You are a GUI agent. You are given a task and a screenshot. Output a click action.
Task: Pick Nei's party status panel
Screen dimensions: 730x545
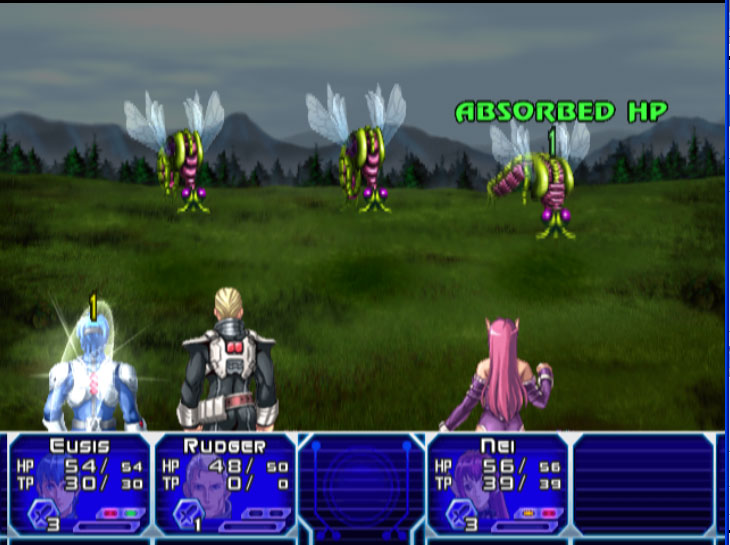point(496,484)
